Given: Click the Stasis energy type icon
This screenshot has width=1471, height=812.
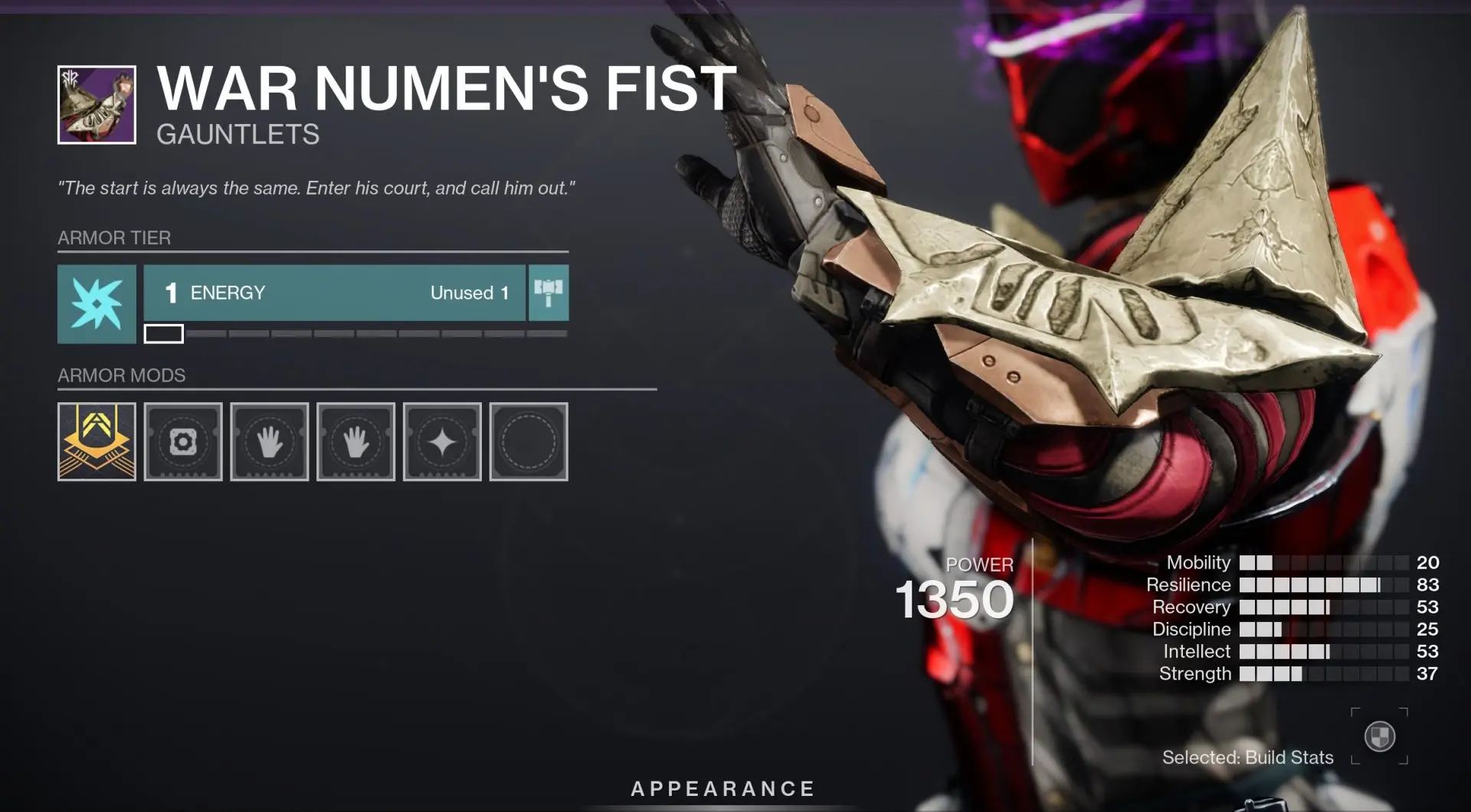Looking at the screenshot, I should (97, 303).
